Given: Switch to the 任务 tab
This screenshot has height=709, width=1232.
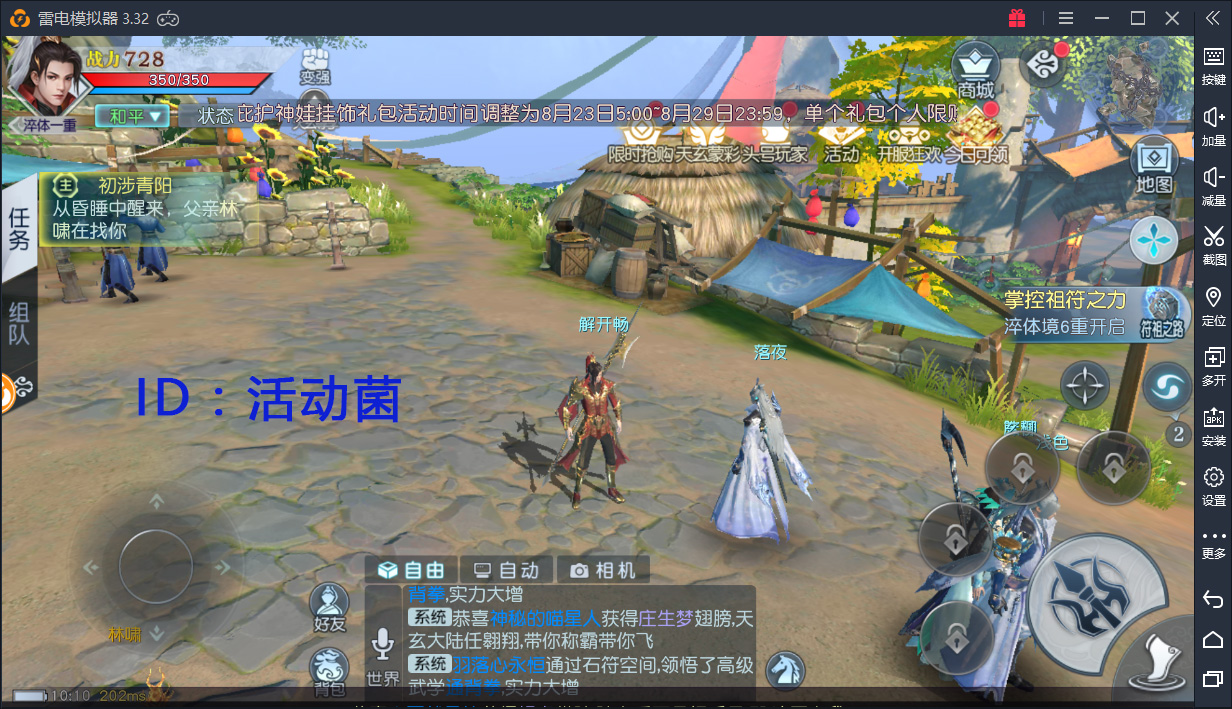Looking at the screenshot, I should [19, 228].
